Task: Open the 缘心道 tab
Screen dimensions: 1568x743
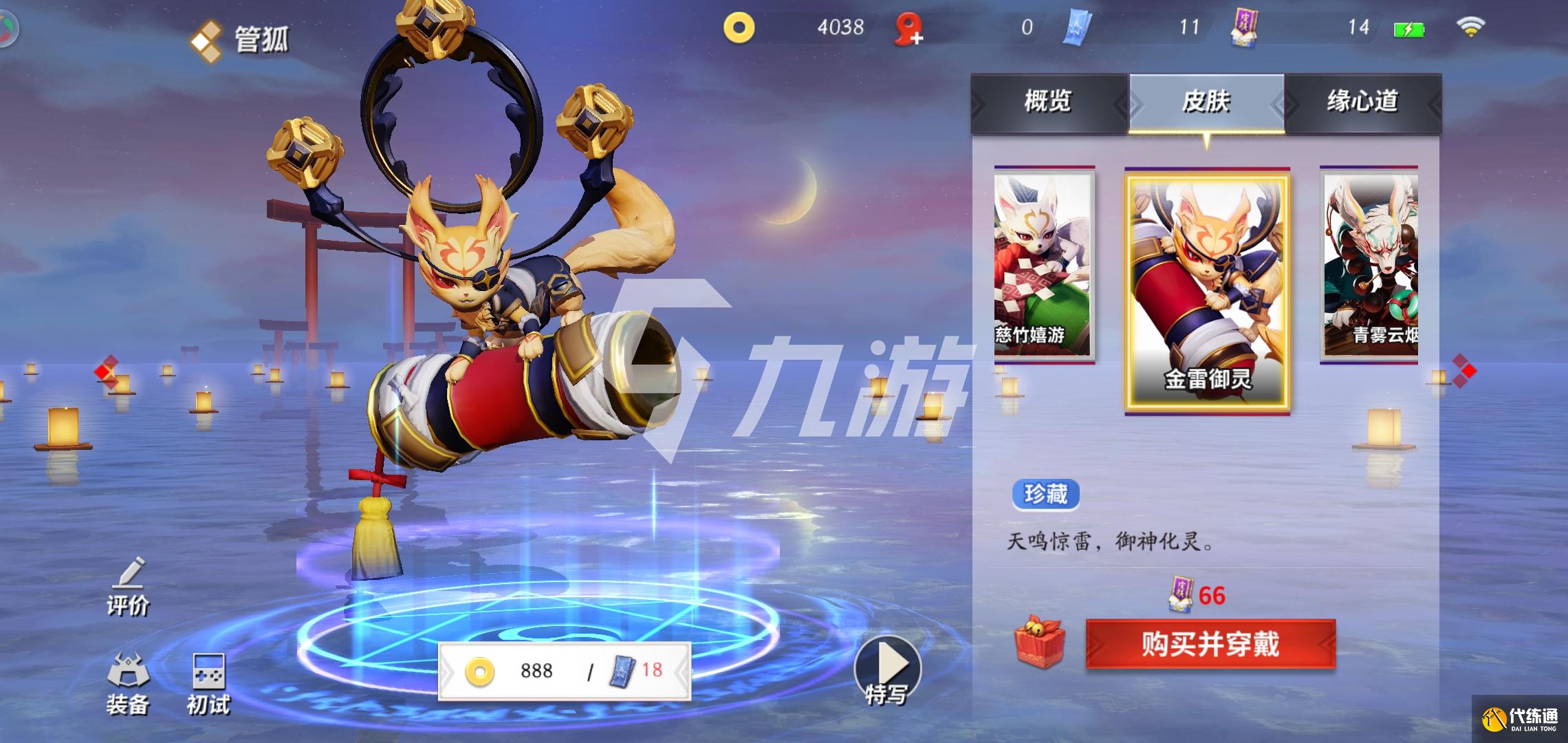Action: pyautogui.click(x=1362, y=102)
